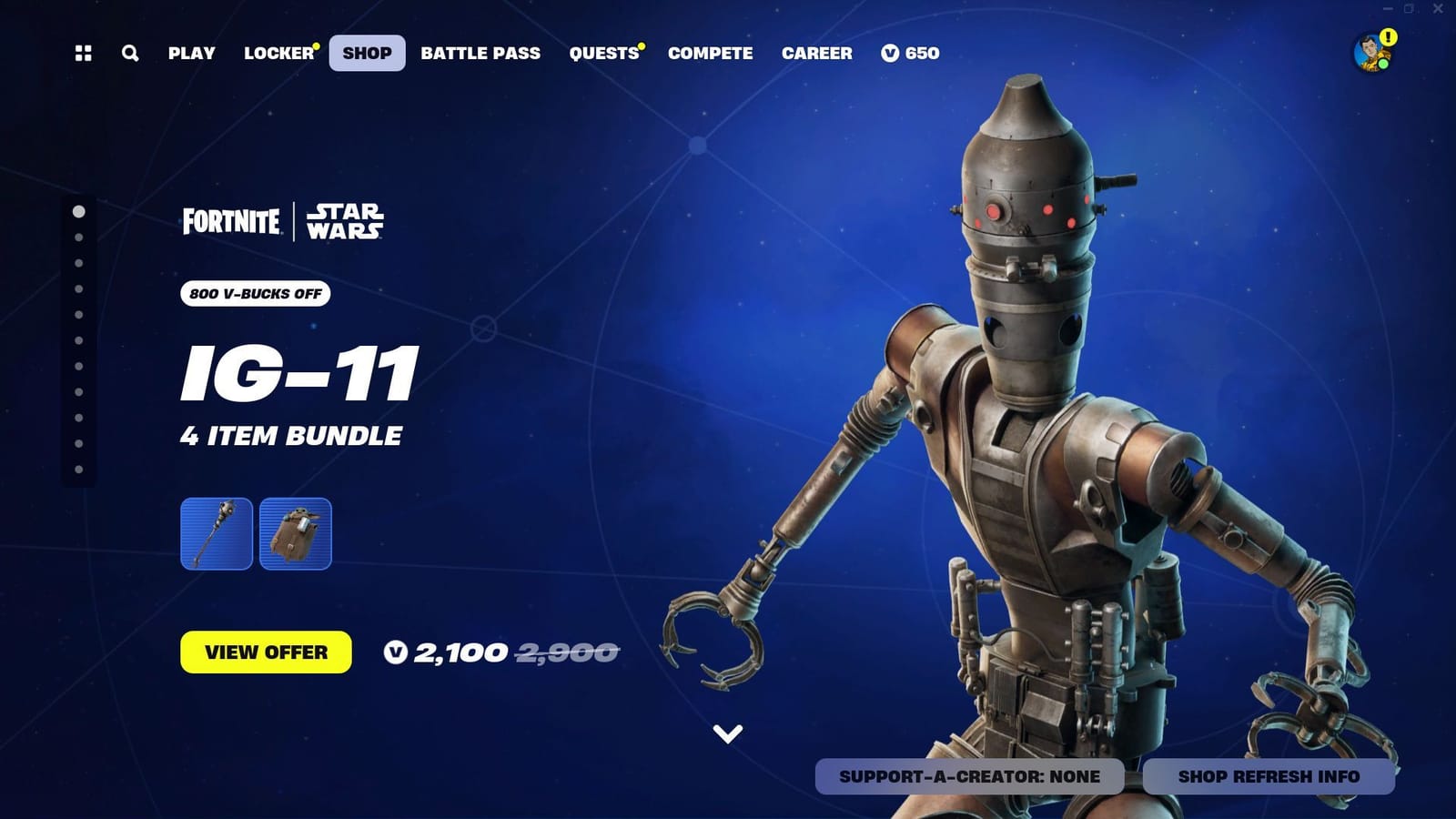Open the V-Bucks balance showing 650
Screen dimensions: 1456x819
[908, 53]
